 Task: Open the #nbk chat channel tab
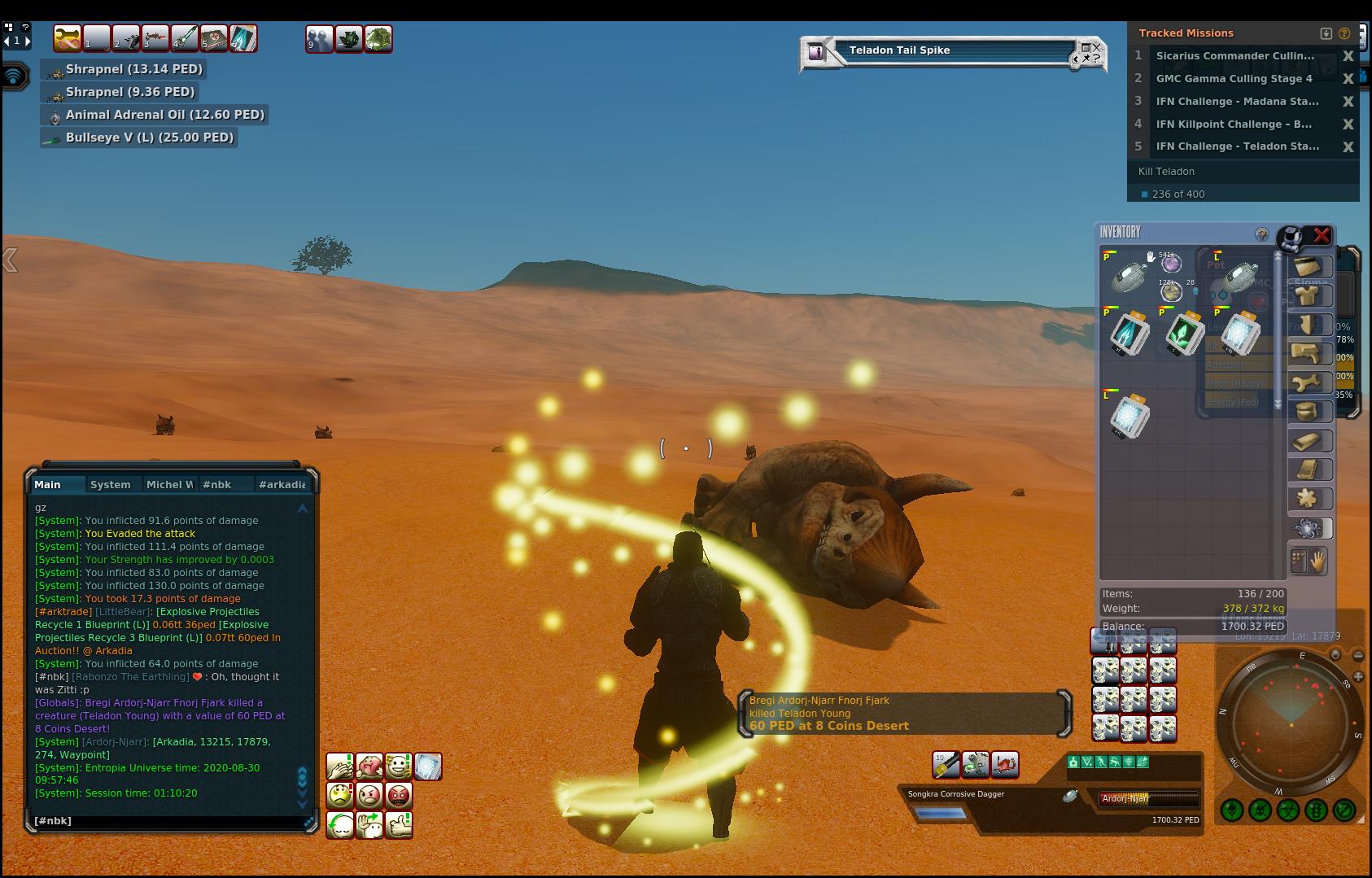(217, 484)
